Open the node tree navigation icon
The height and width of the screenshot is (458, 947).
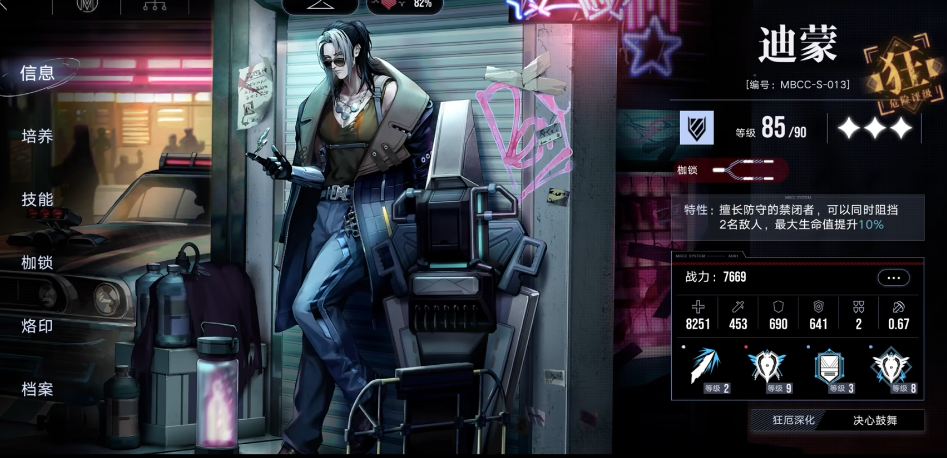tap(154, 6)
